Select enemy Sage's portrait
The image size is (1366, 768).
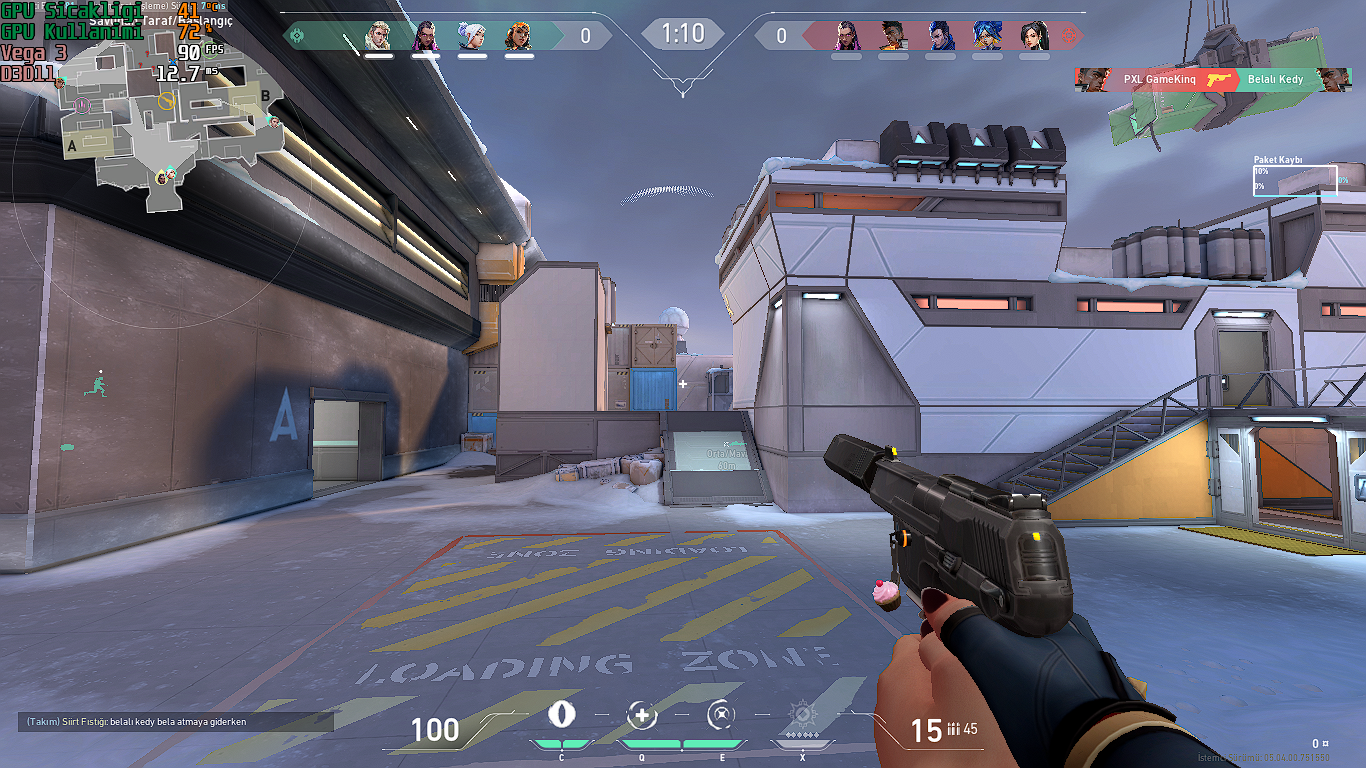1033,36
